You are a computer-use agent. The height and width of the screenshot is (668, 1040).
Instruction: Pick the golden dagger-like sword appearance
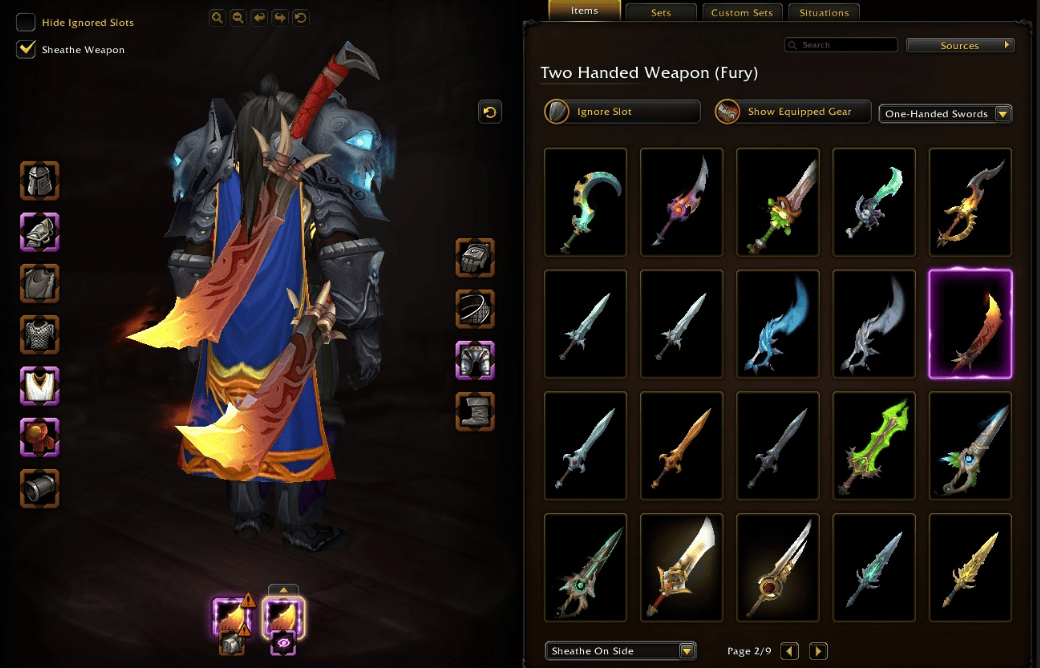tap(970, 567)
